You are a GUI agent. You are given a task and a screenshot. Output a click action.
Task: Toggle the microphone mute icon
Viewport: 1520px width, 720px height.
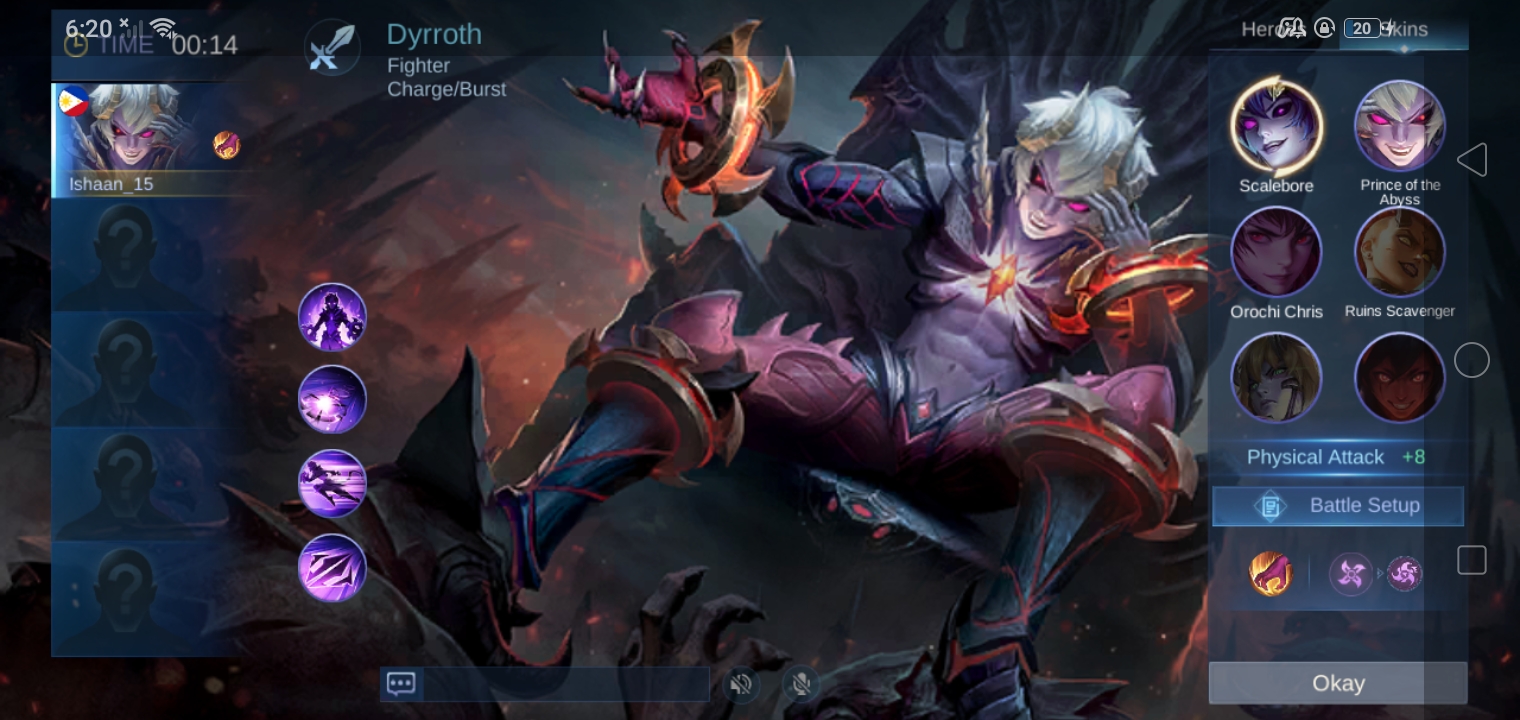pyautogui.click(x=800, y=684)
